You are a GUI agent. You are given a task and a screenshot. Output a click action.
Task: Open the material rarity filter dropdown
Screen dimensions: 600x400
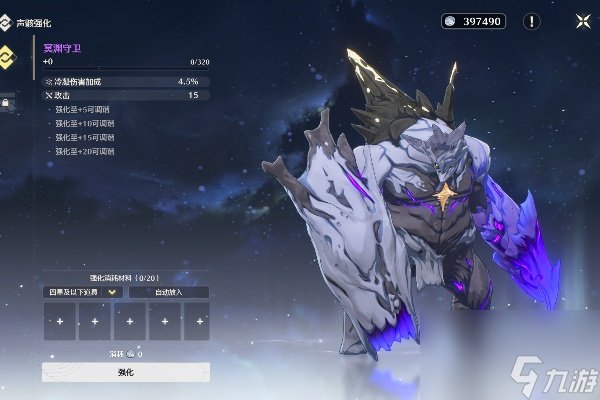83,292
